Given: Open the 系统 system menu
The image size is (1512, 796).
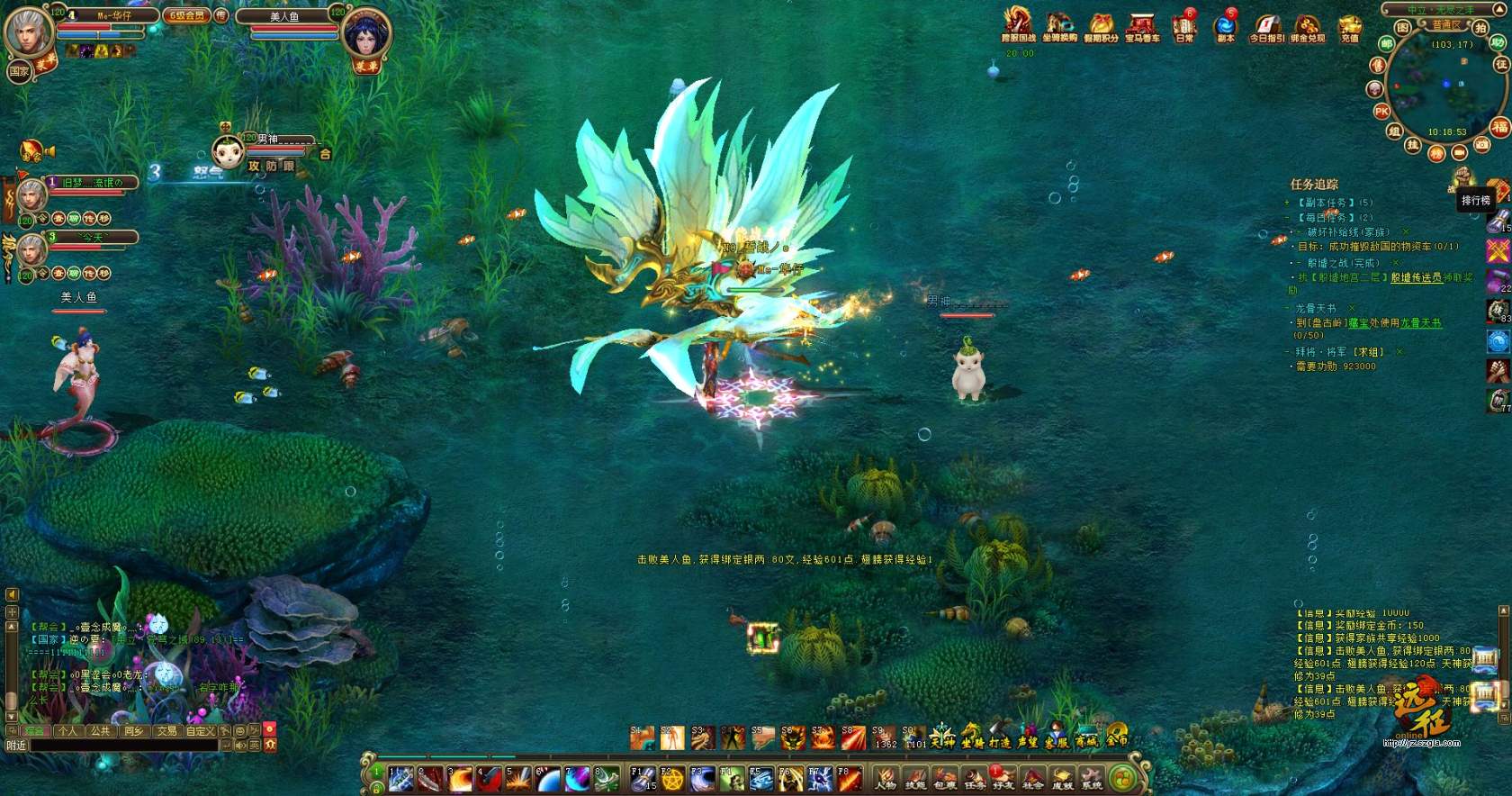Looking at the screenshot, I should (x=1091, y=778).
